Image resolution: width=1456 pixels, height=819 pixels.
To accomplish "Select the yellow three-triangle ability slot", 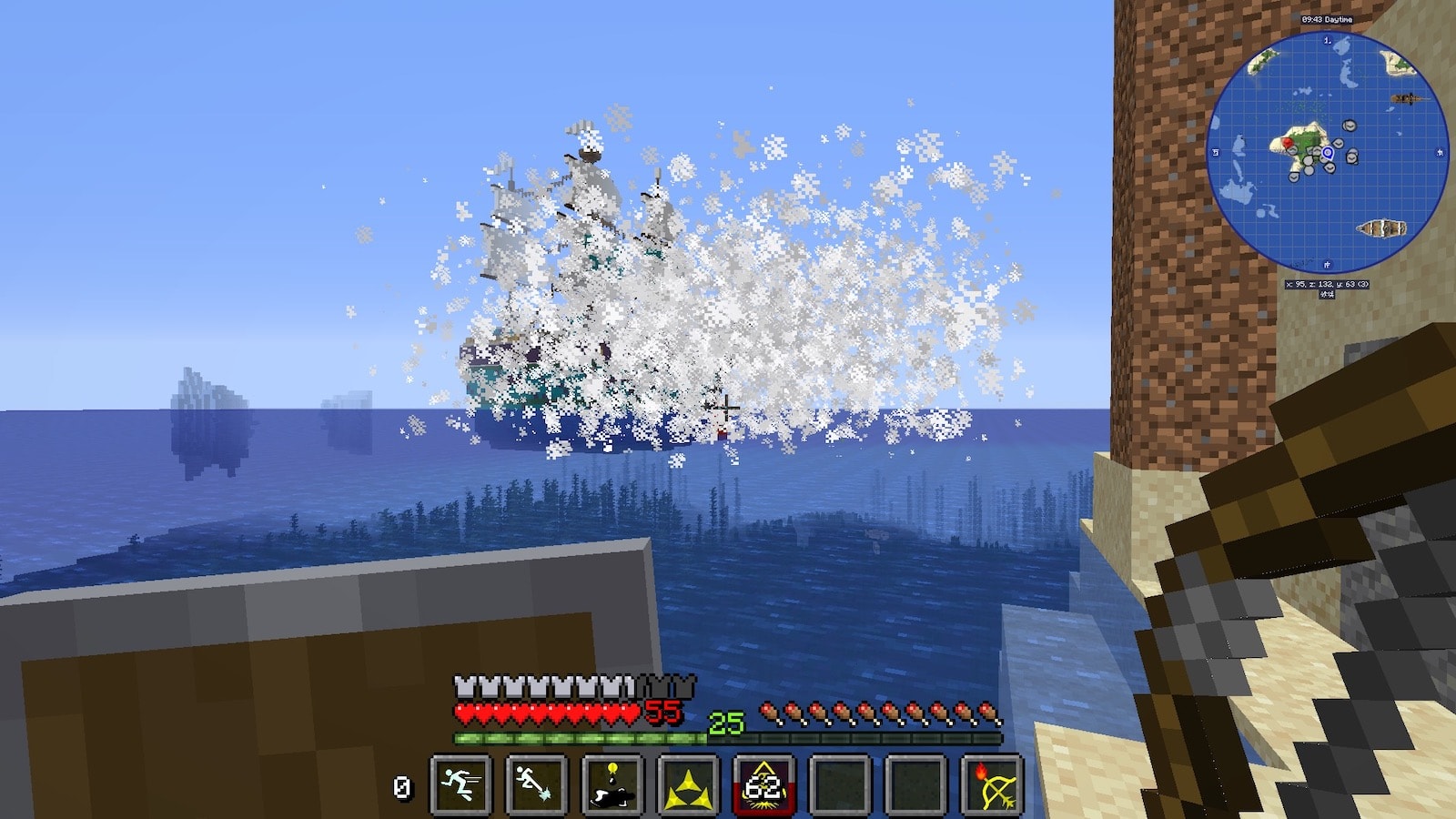I will tap(688, 784).
